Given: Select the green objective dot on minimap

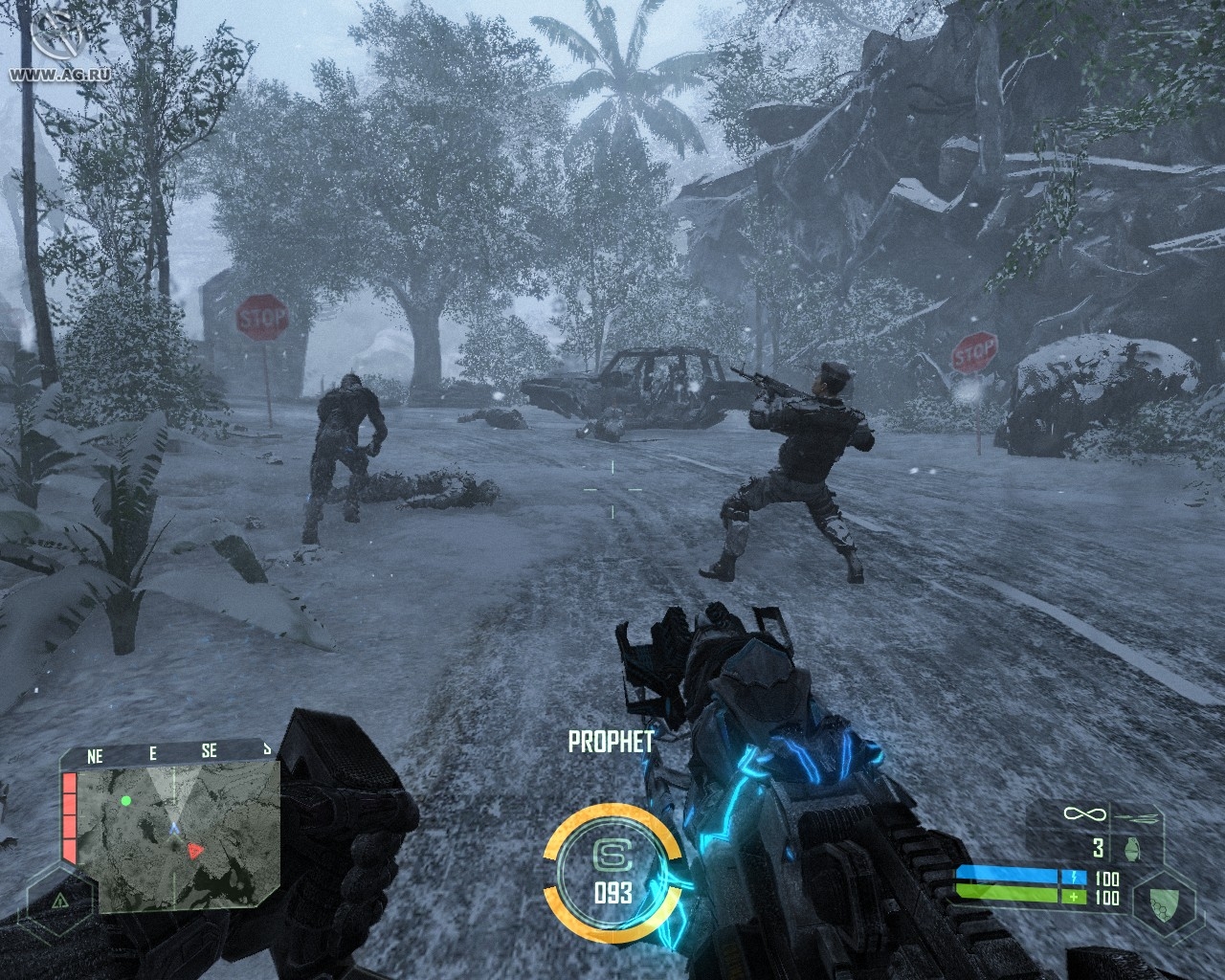Looking at the screenshot, I should click(x=125, y=799).
